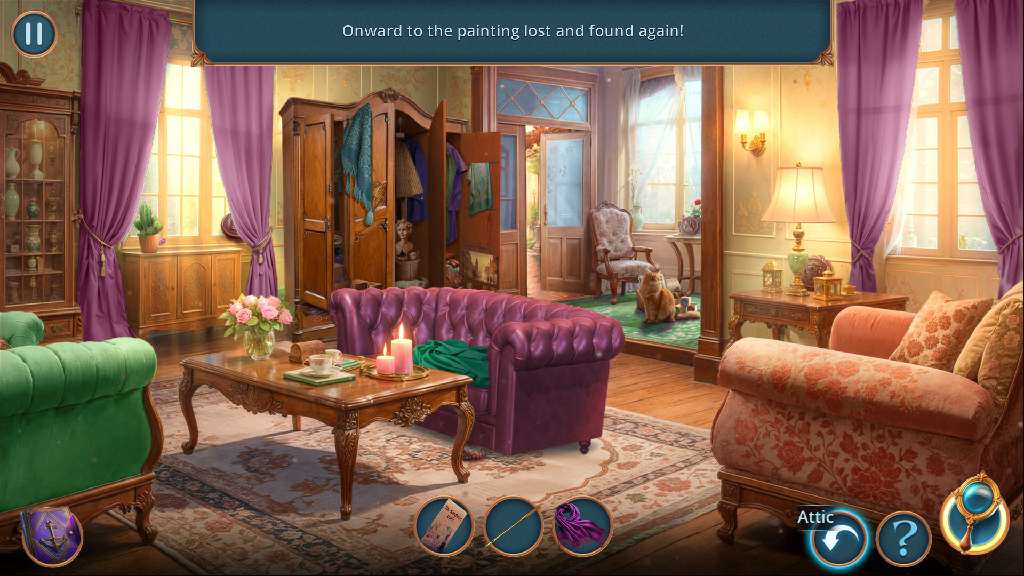1024x576 pixels.
Task: Select the paper note inventory item
Action: 444,526
